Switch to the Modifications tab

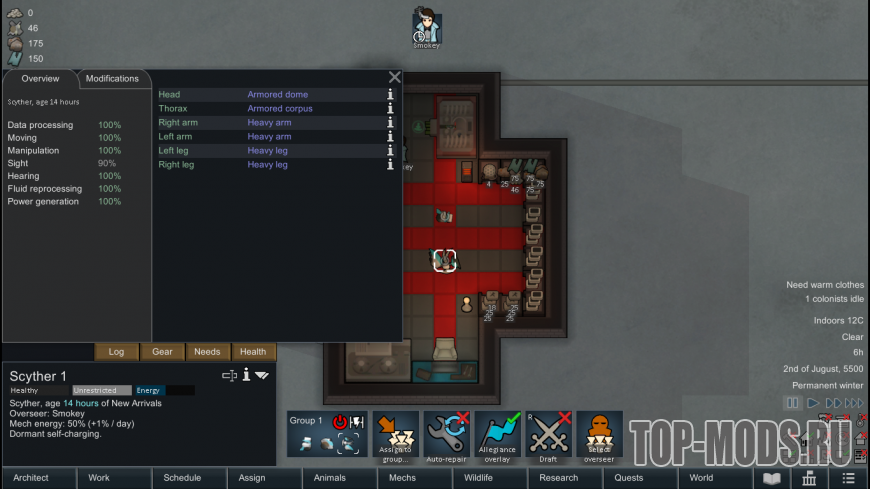tap(112, 79)
